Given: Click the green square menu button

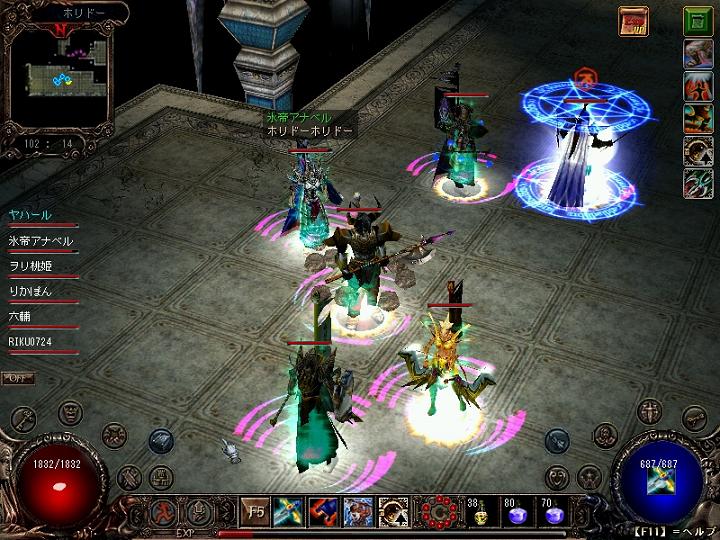Looking at the screenshot, I should tap(698, 21).
